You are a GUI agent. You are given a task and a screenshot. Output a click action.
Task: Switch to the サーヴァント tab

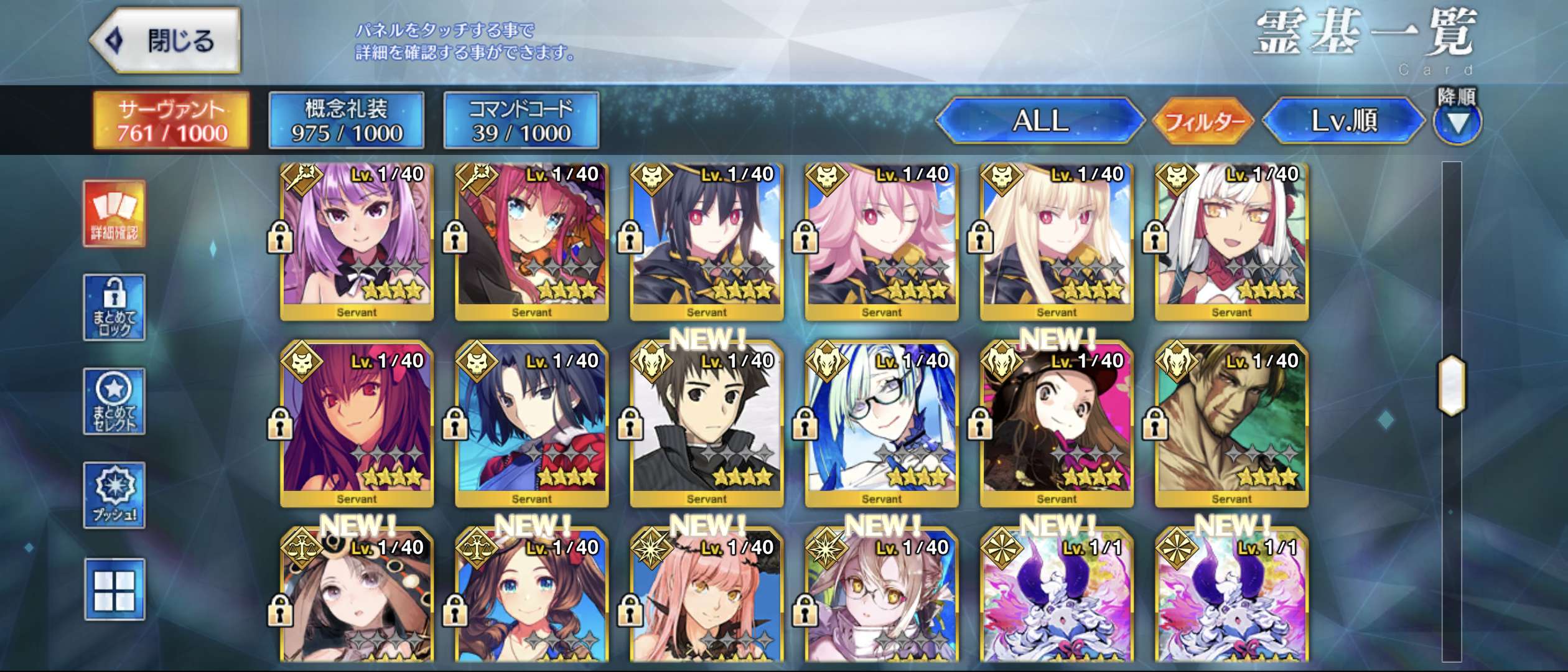click(172, 121)
